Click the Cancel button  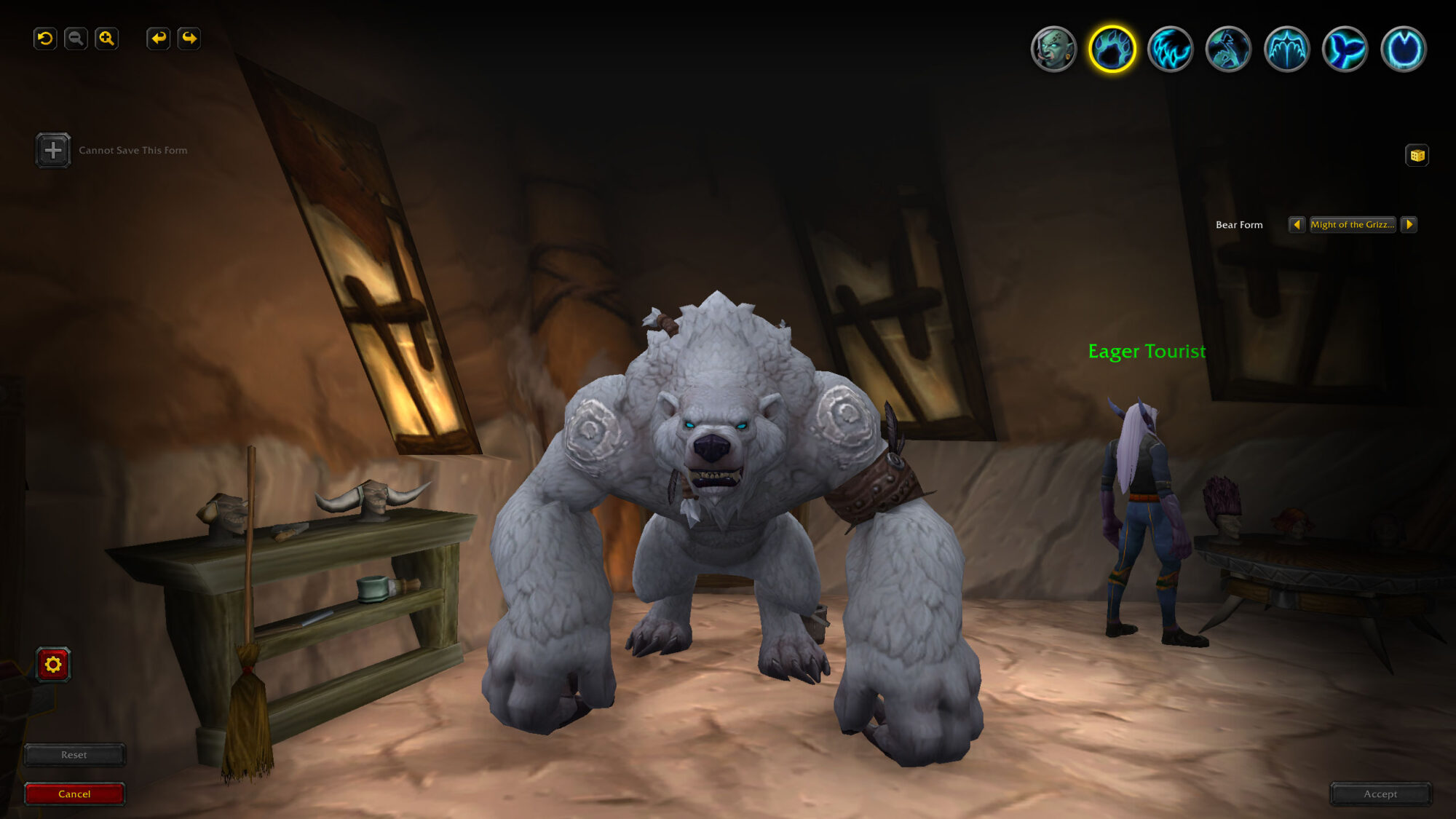[x=75, y=794]
